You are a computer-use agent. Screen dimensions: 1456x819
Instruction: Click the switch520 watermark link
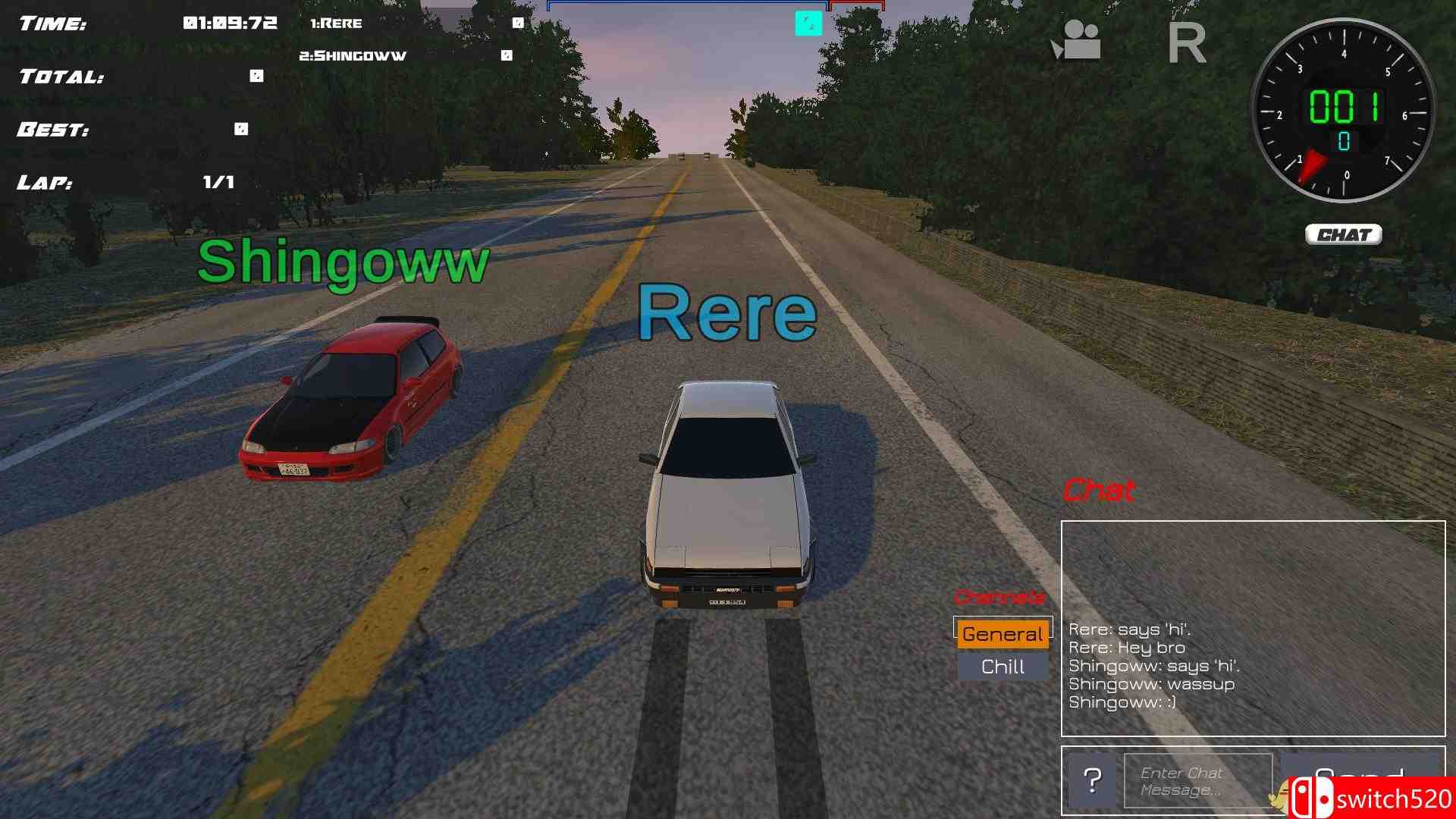pyautogui.click(x=1395, y=796)
